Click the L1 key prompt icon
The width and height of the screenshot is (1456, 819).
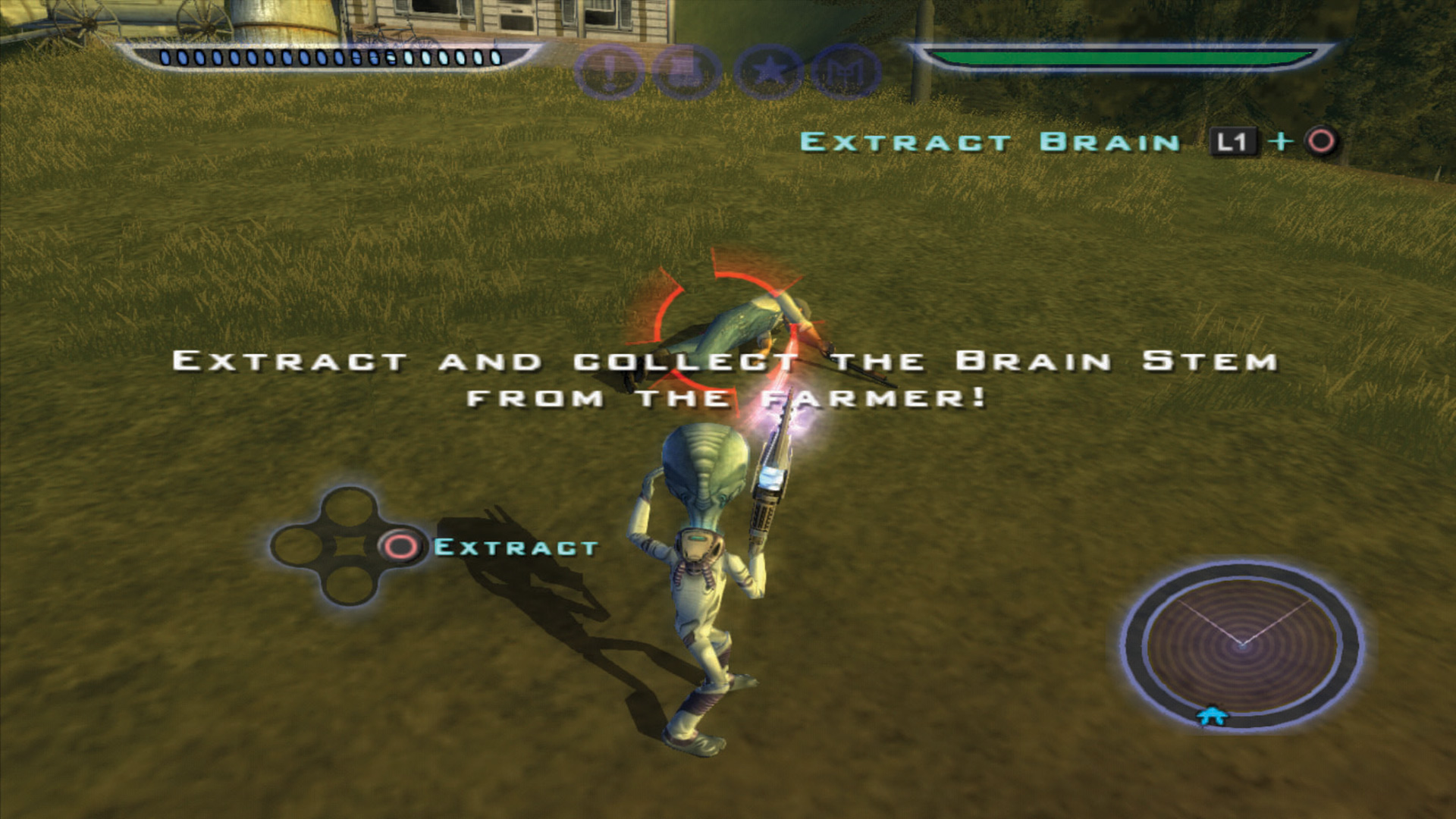[1234, 141]
